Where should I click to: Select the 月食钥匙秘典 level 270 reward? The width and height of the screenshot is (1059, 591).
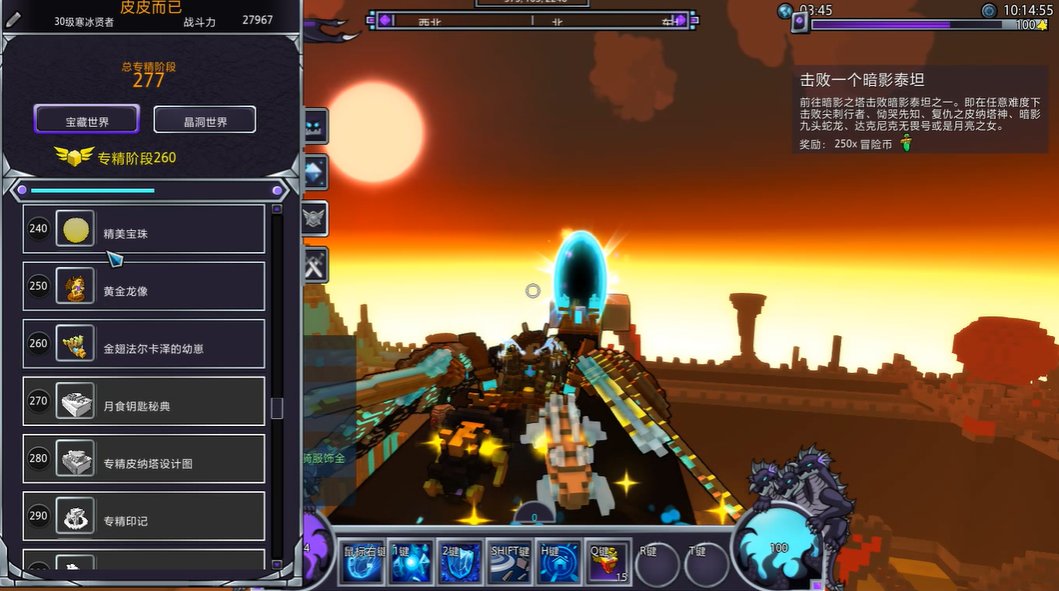click(x=144, y=404)
